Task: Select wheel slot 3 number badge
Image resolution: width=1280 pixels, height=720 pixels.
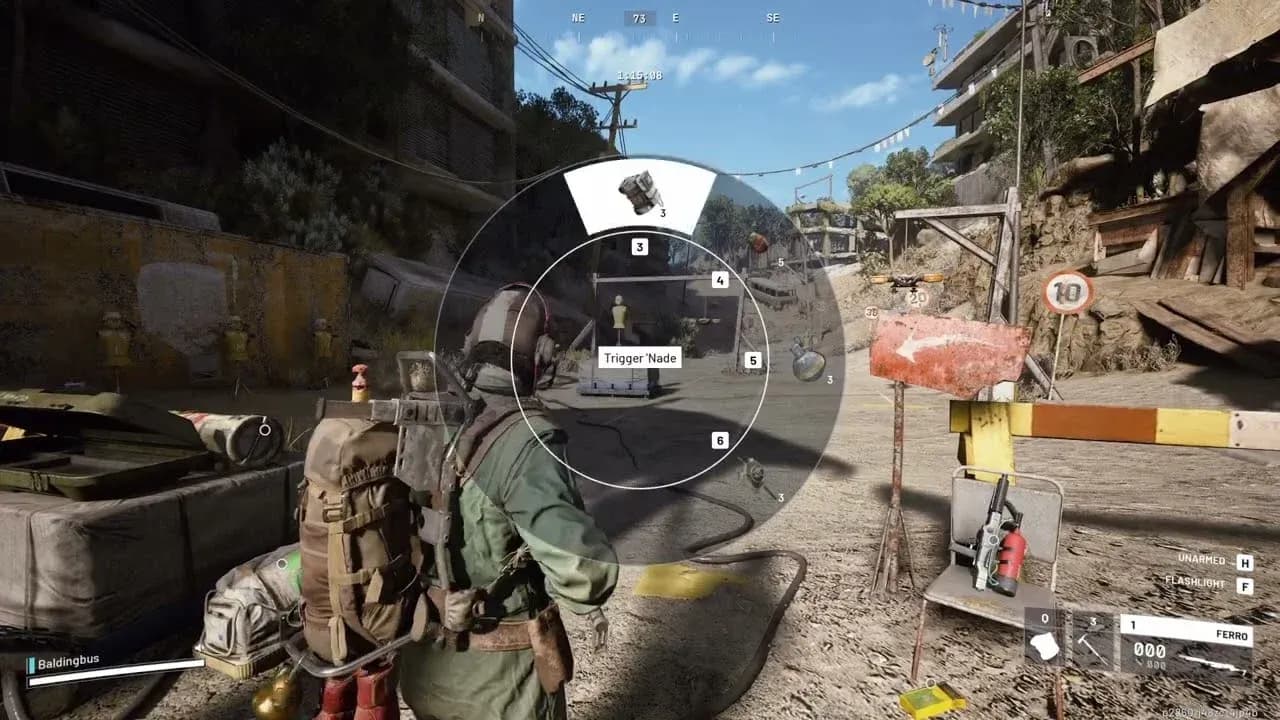Action: click(638, 246)
